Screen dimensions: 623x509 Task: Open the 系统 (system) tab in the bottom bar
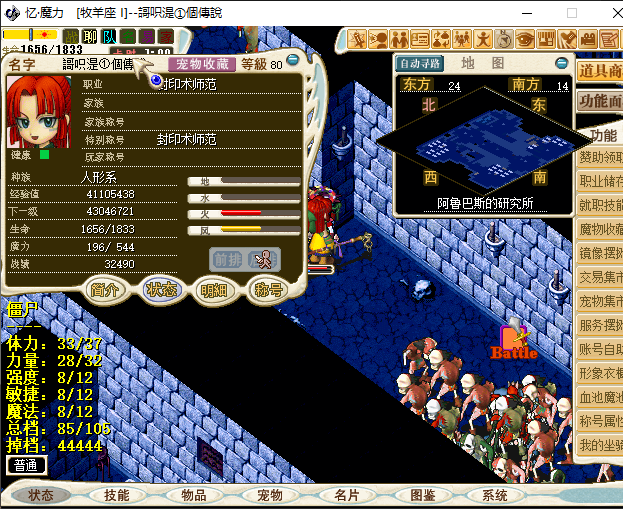point(495,495)
